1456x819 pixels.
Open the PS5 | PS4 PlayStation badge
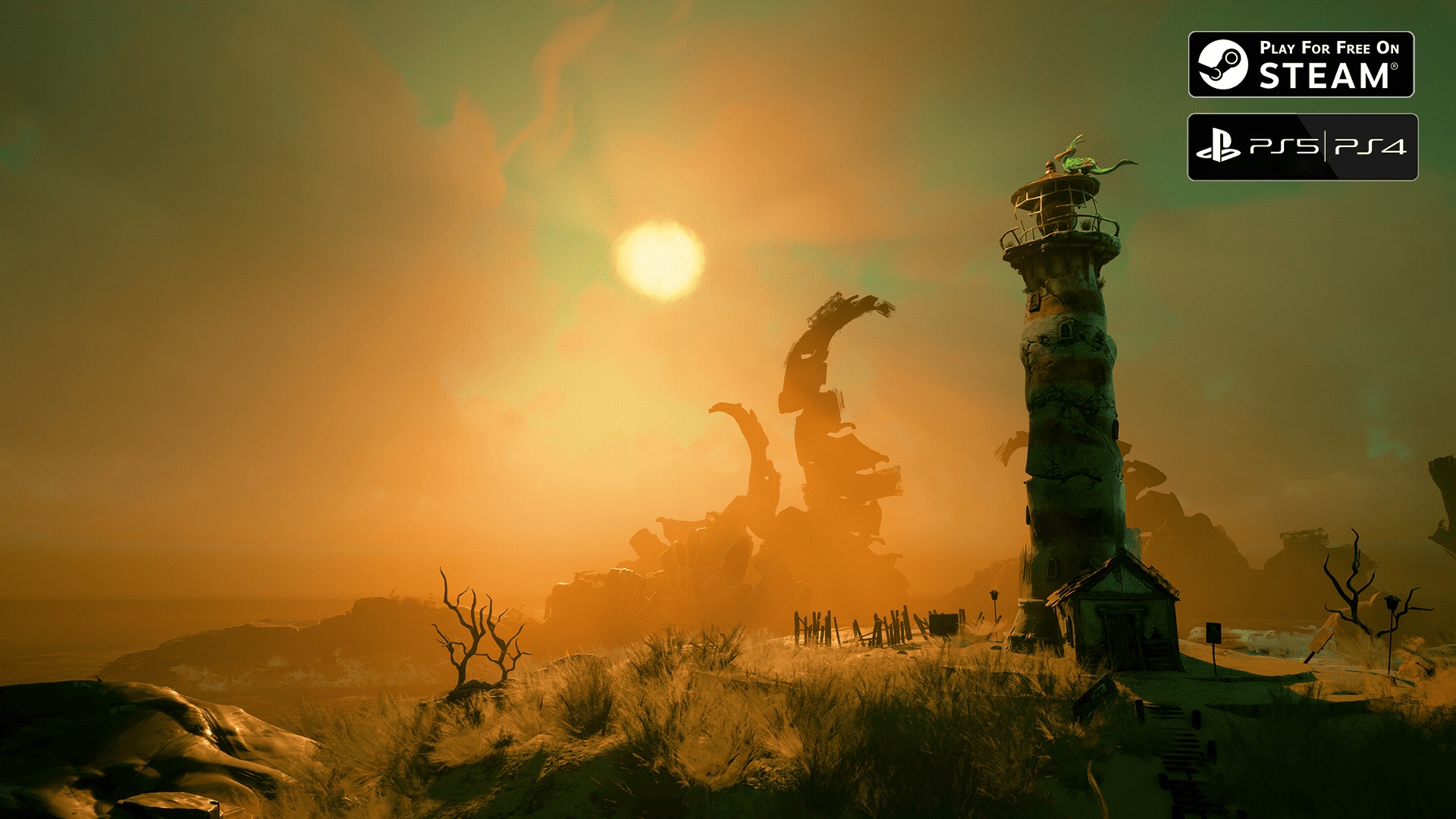click(1302, 147)
